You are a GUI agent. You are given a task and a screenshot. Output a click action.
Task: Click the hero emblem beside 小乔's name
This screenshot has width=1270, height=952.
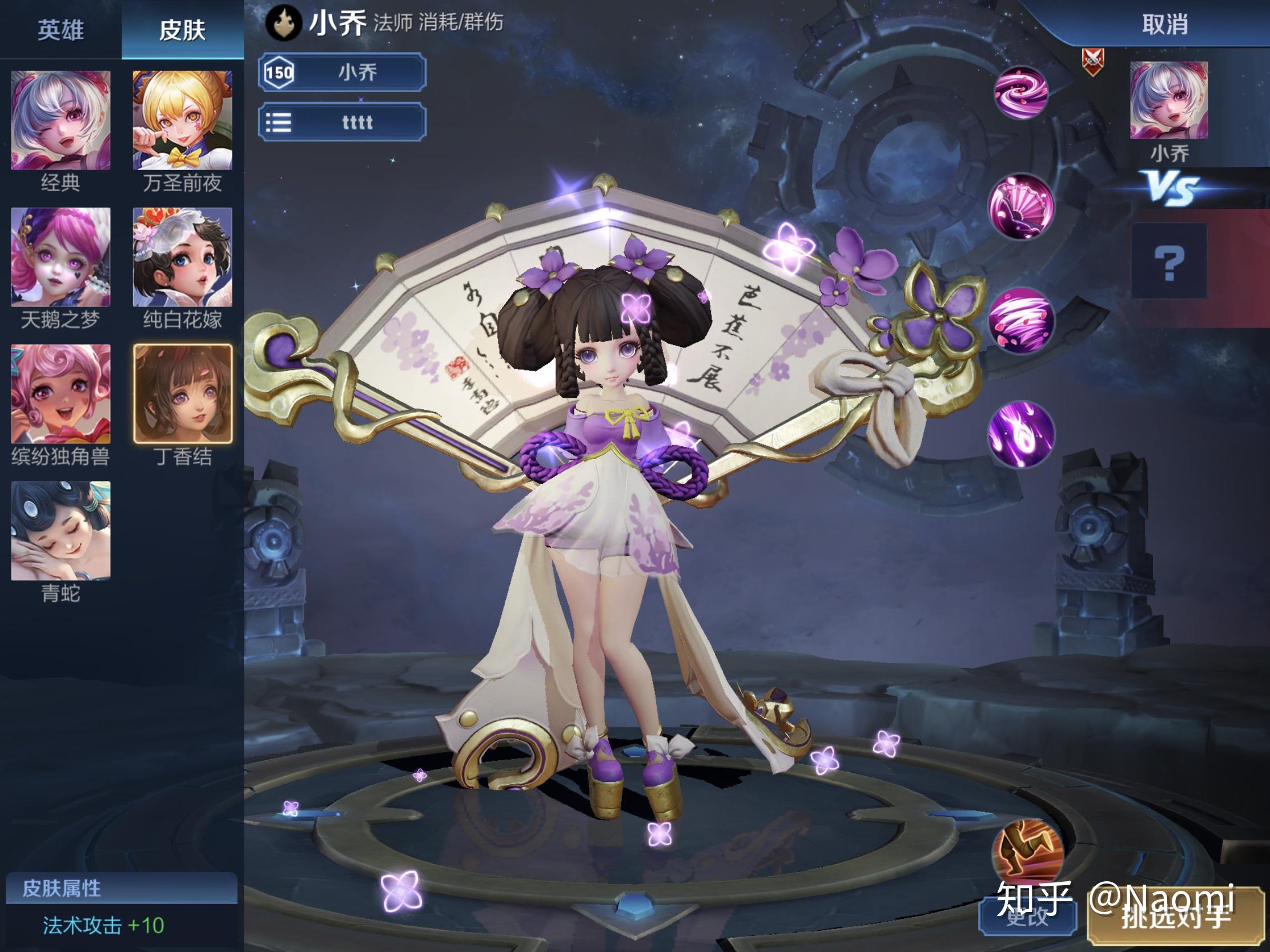[284, 24]
